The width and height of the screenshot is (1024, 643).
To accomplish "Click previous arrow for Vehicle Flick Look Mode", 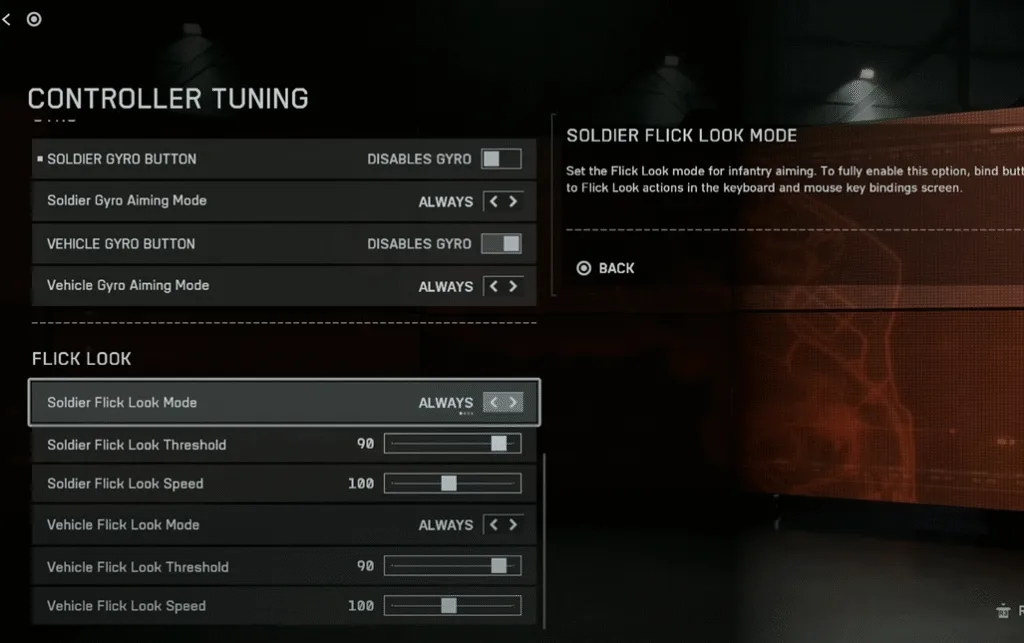I will point(493,525).
